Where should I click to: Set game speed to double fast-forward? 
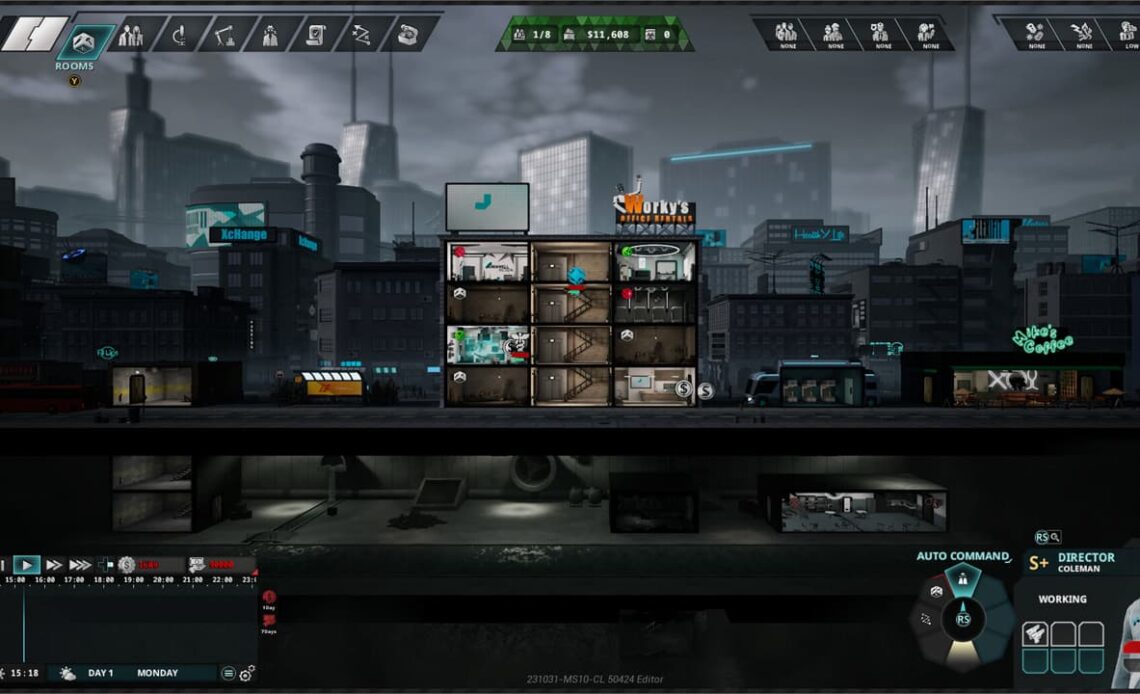coord(54,565)
